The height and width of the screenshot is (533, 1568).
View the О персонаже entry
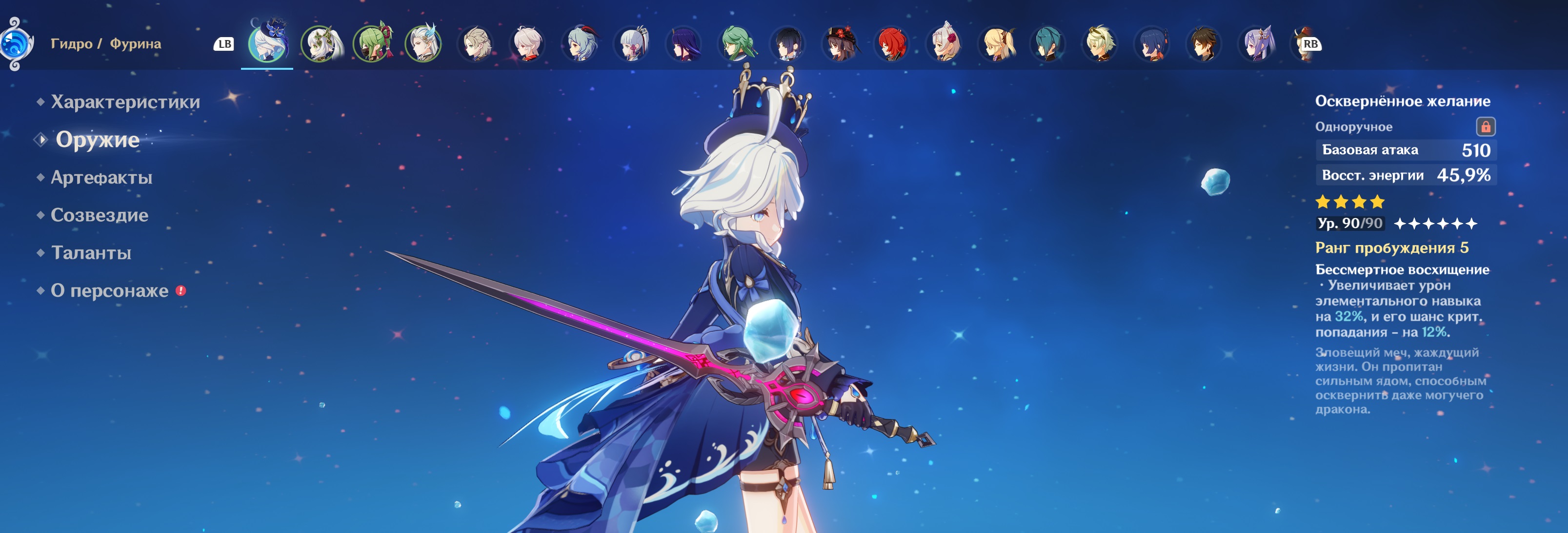click(x=110, y=290)
